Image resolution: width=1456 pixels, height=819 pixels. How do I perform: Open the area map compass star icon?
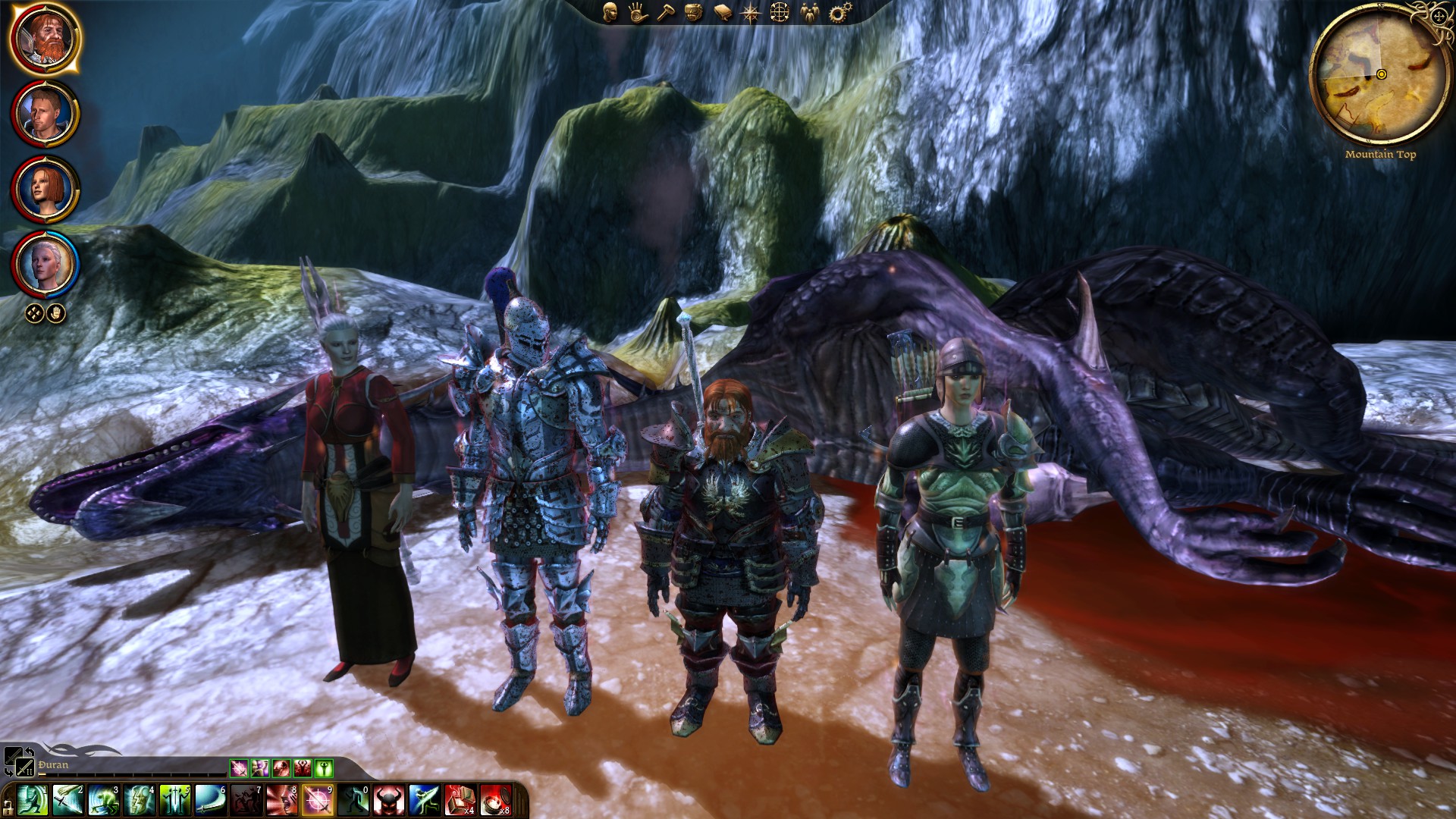751,12
